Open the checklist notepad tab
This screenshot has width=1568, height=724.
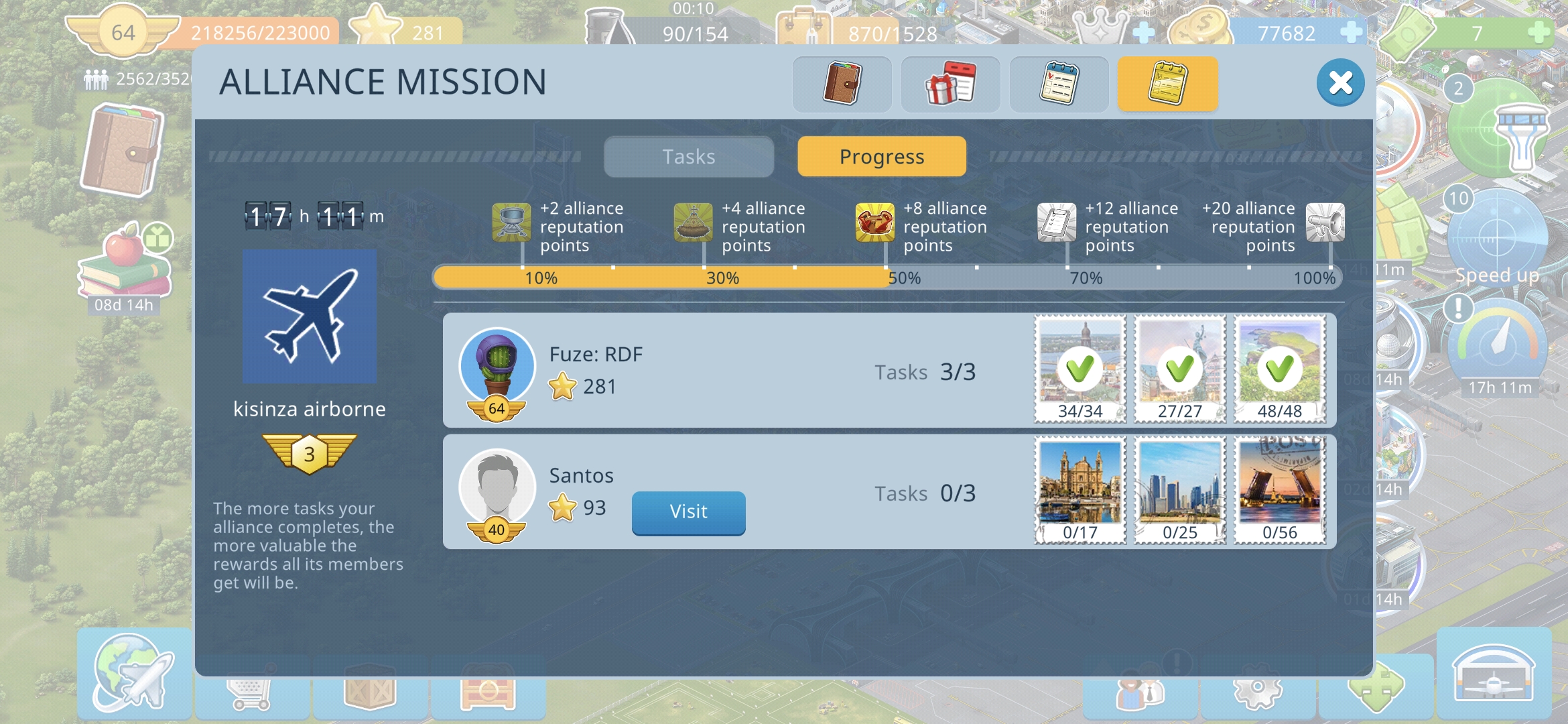[x=1059, y=84]
